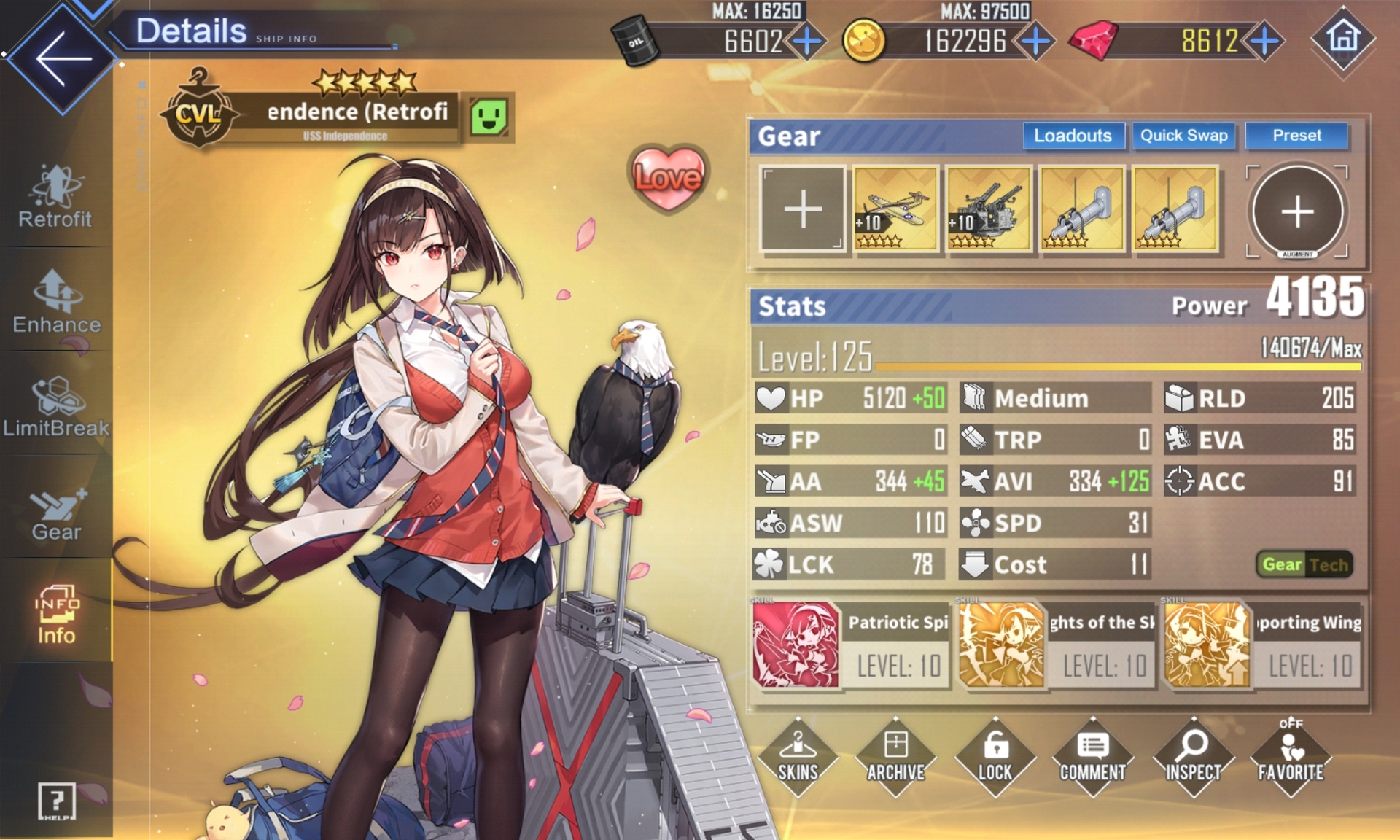The height and width of the screenshot is (840, 1400).
Task: Open the Skins menu
Action: point(798,757)
